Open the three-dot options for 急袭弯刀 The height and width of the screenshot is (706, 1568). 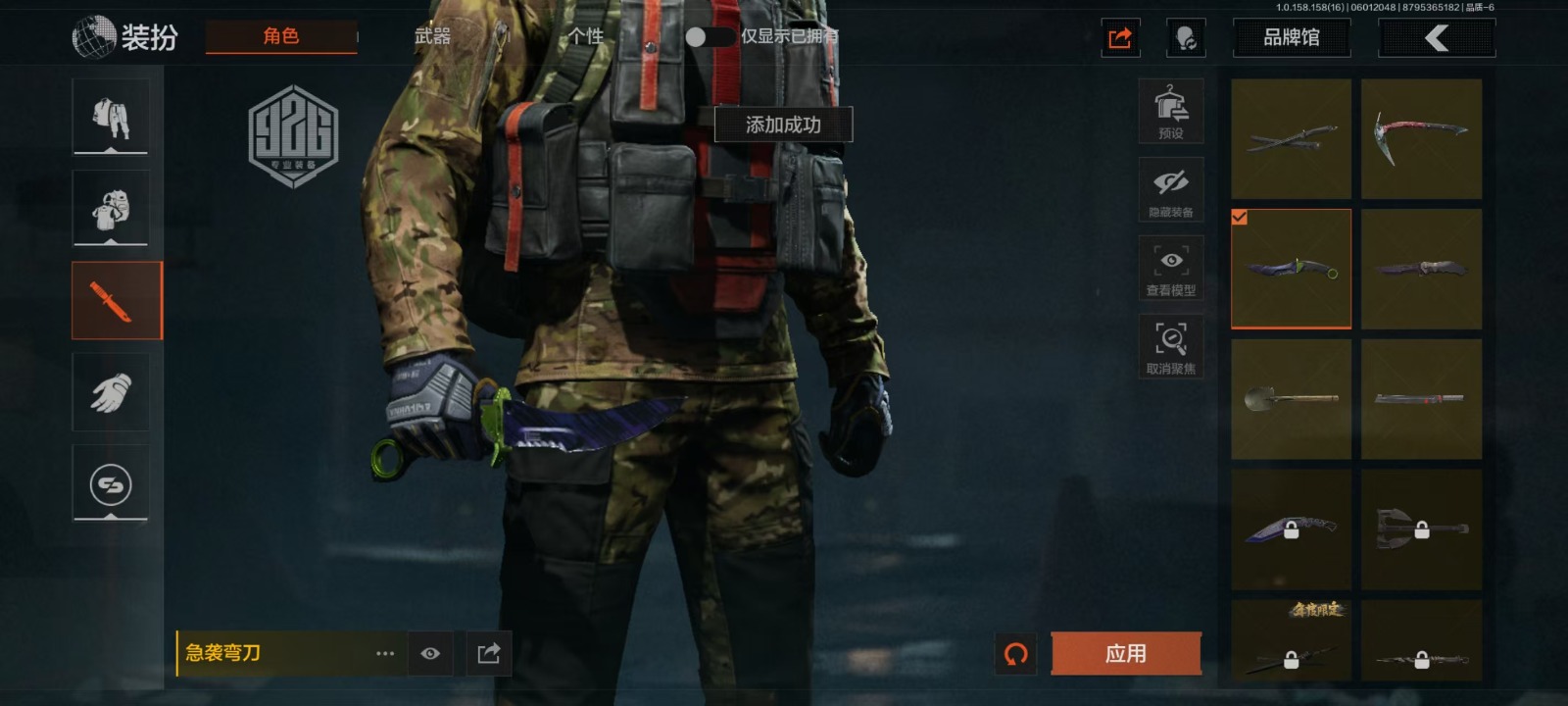point(385,653)
